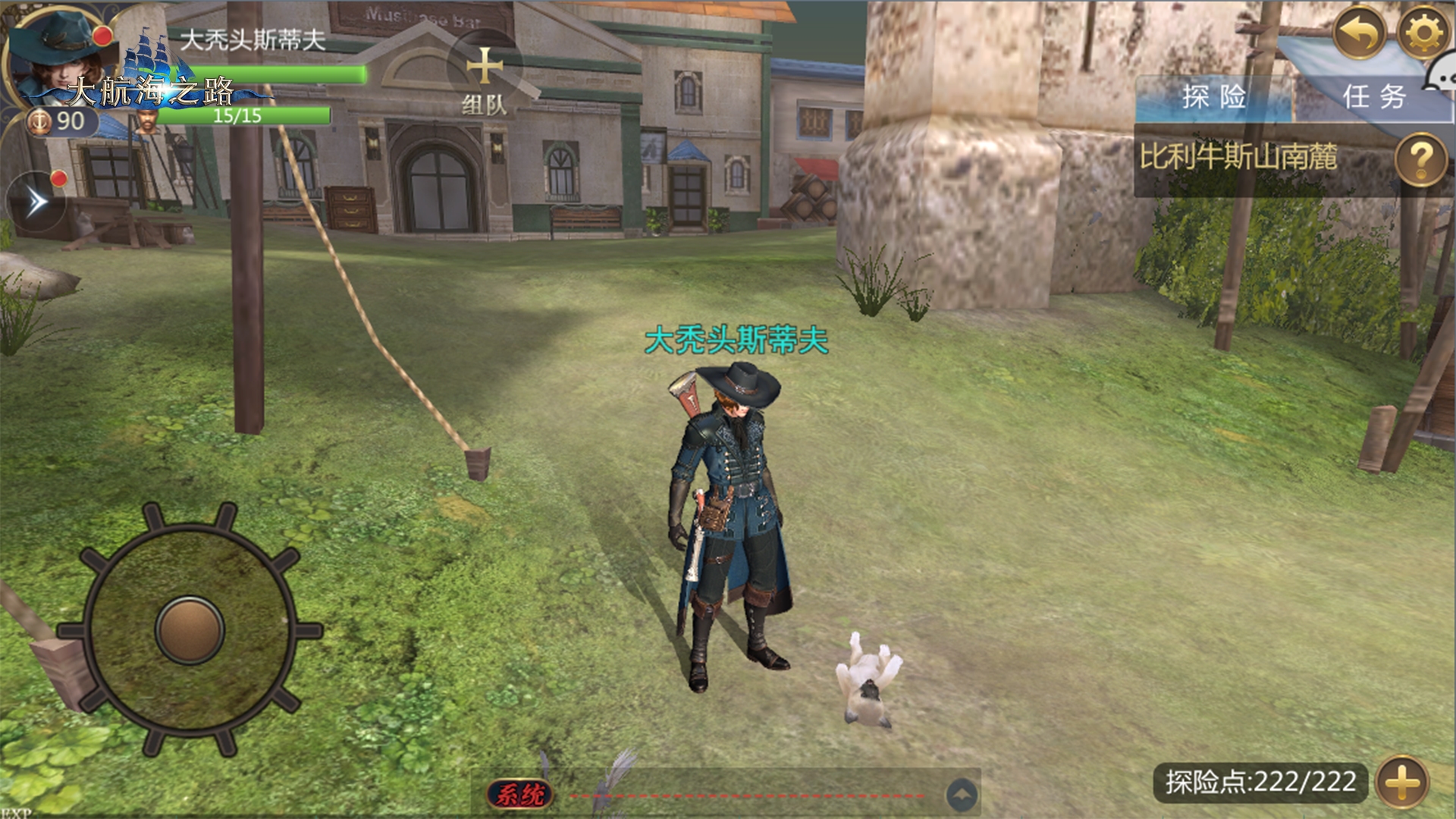Switch to the 探险 exploration tab
Screen dimensions: 1456x819
1213,98
